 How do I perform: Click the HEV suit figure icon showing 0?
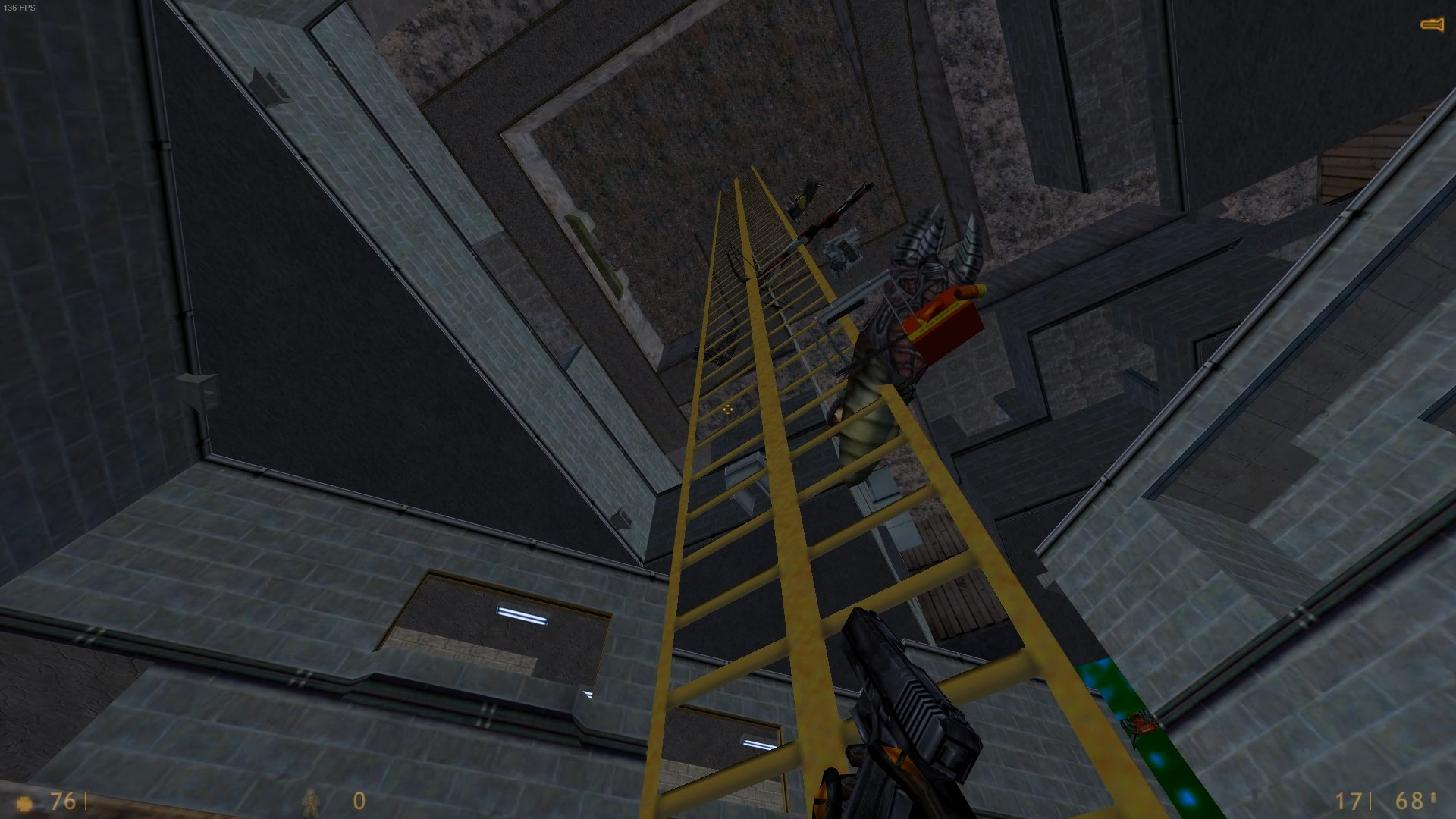coord(311,802)
